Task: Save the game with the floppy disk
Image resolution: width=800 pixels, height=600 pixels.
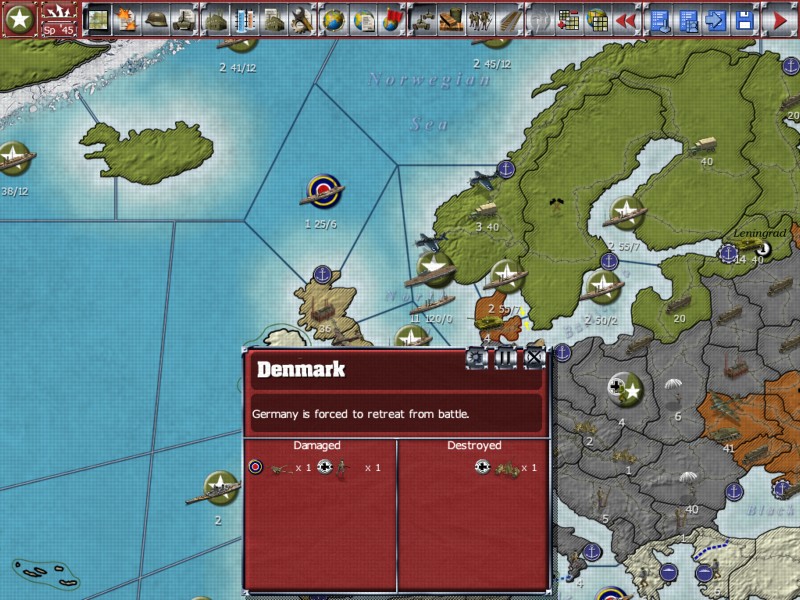Action: tap(744, 18)
